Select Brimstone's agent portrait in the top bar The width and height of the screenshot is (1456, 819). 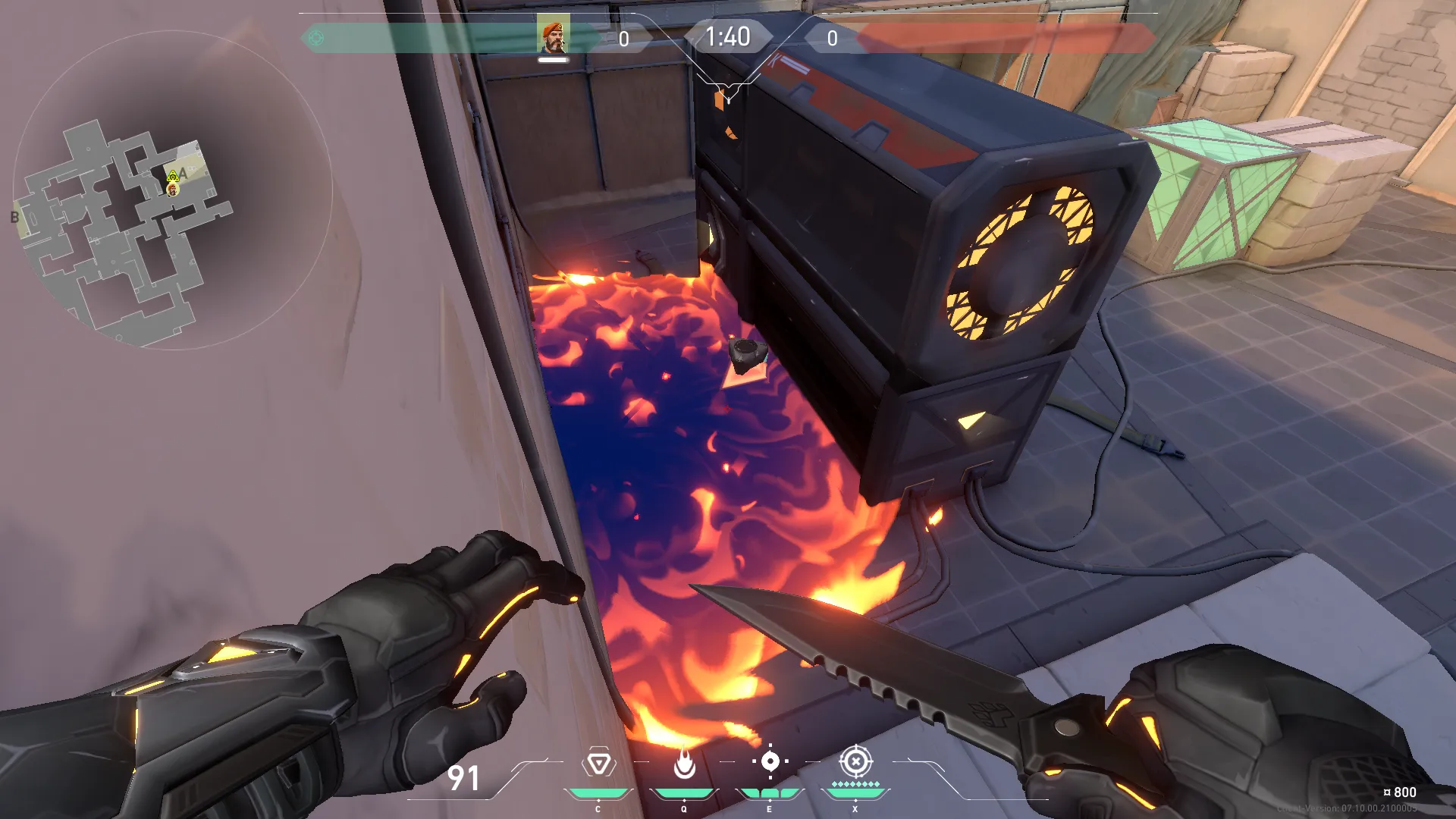pos(554,36)
